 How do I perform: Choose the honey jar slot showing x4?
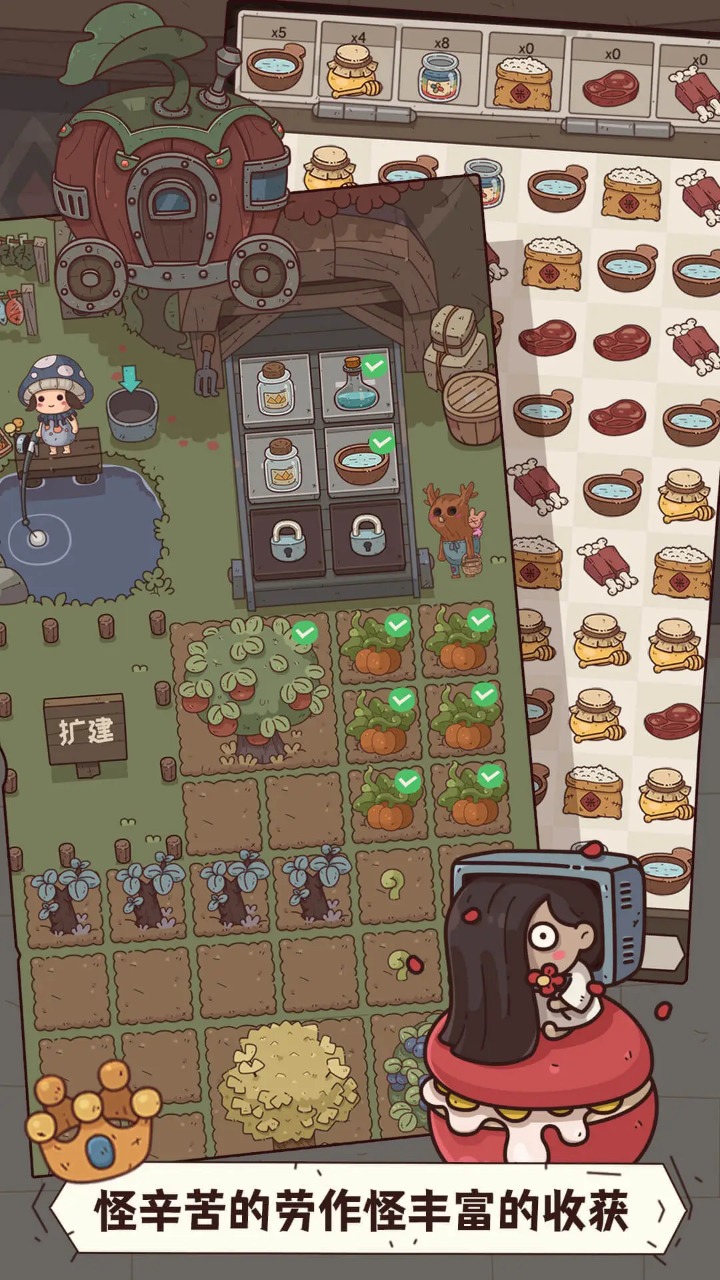coord(357,68)
